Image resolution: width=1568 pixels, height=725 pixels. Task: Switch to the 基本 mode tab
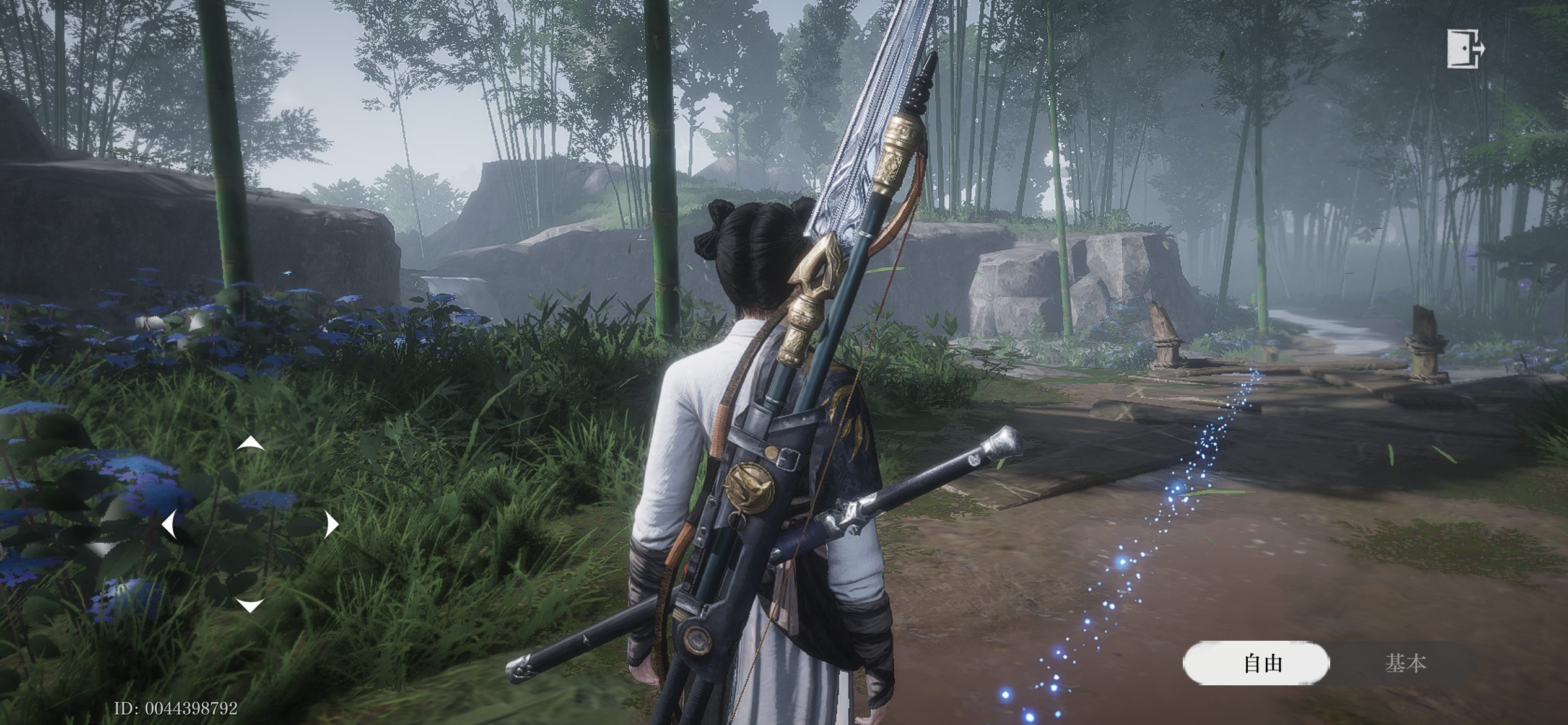coord(1406,663)
